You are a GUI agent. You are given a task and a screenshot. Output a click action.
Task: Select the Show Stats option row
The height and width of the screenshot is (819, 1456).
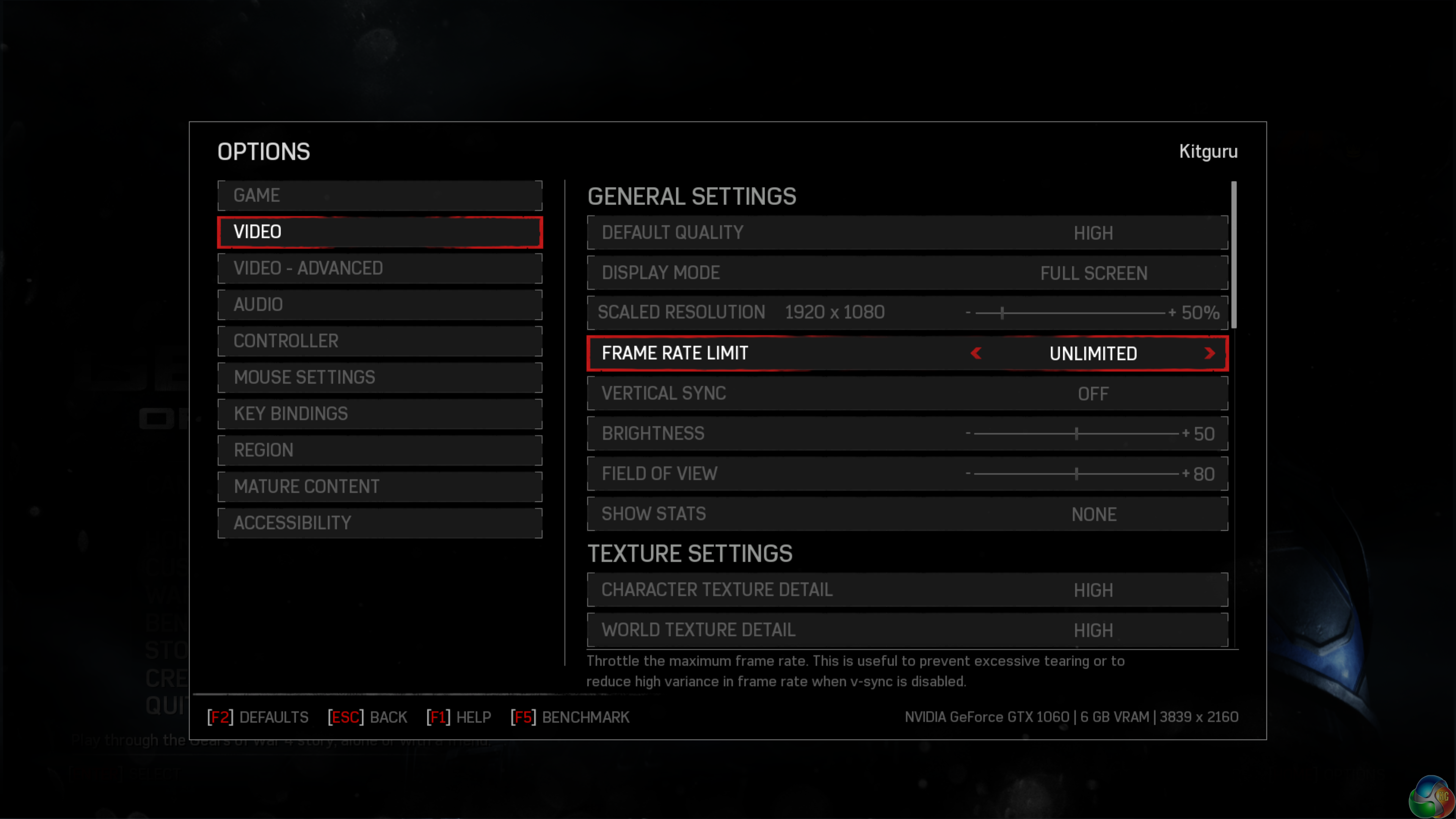click(x=907, y=515)
